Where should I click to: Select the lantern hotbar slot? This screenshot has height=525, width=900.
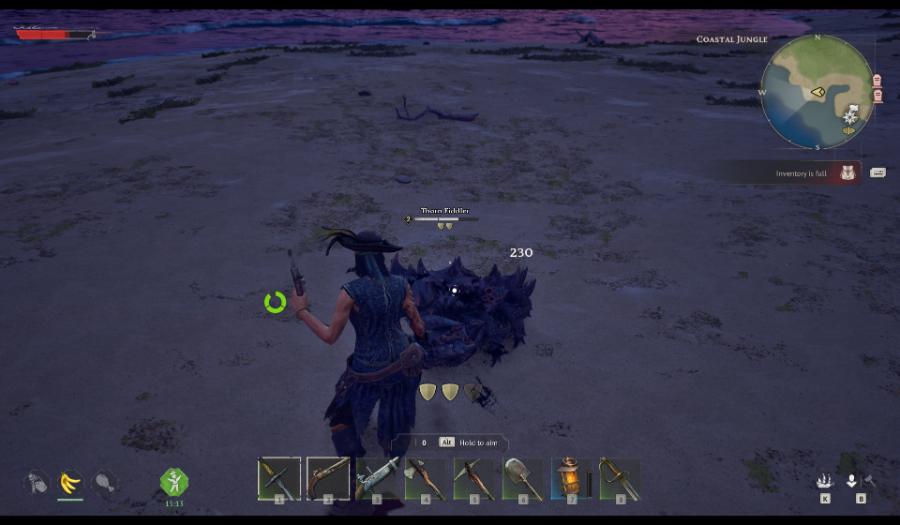point(571,479)
